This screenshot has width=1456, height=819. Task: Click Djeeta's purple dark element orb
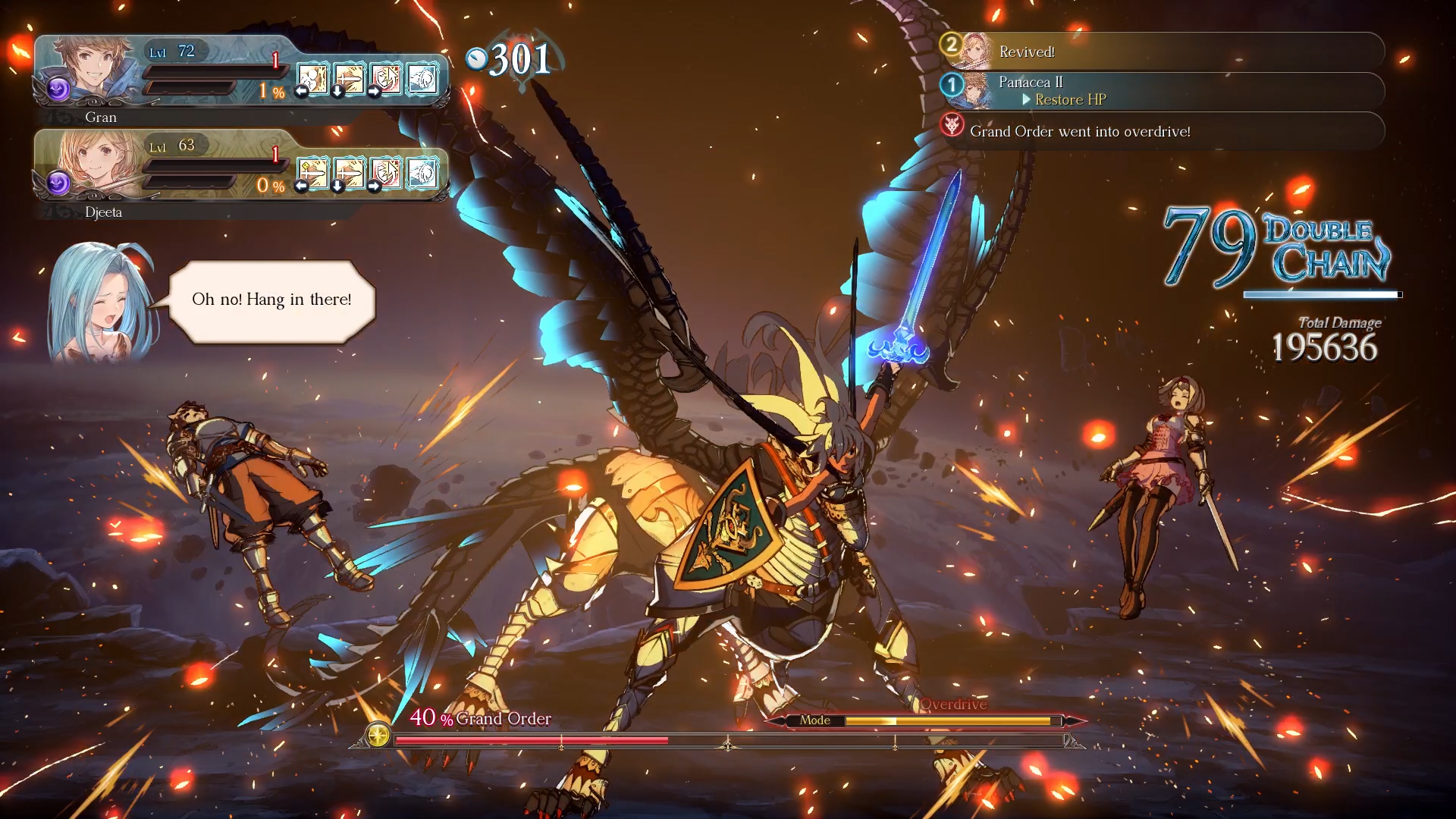point(58,184)
